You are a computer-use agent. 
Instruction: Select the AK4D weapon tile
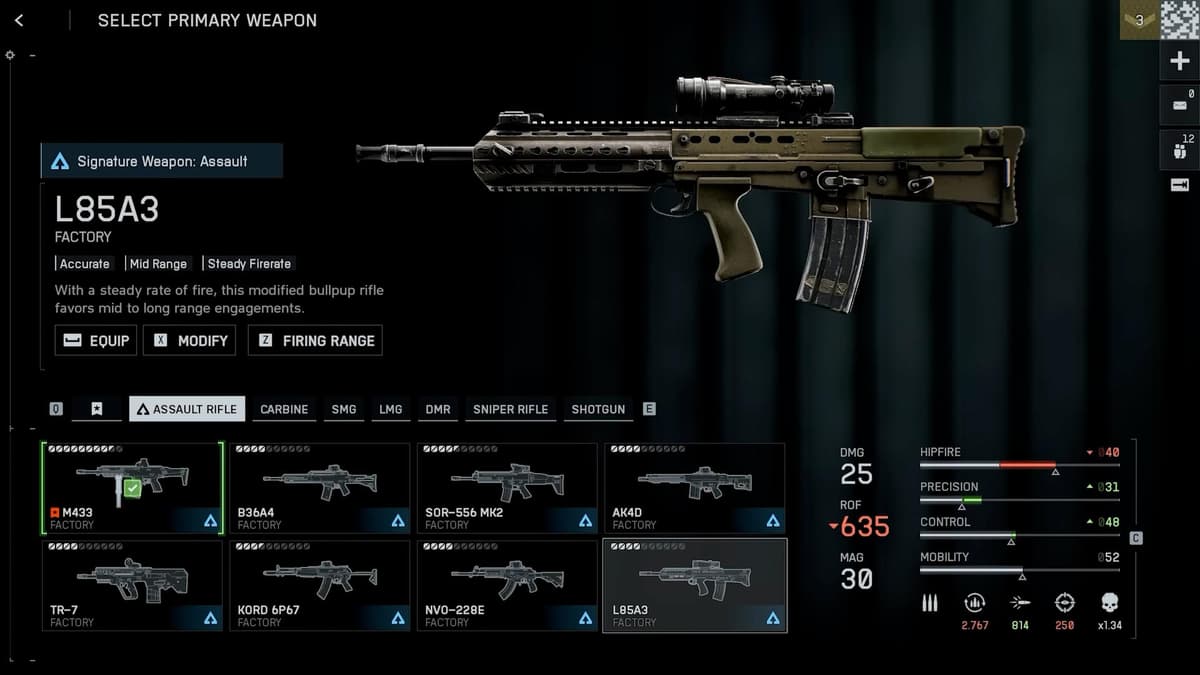pyautogui.click(x=694, y=488)
